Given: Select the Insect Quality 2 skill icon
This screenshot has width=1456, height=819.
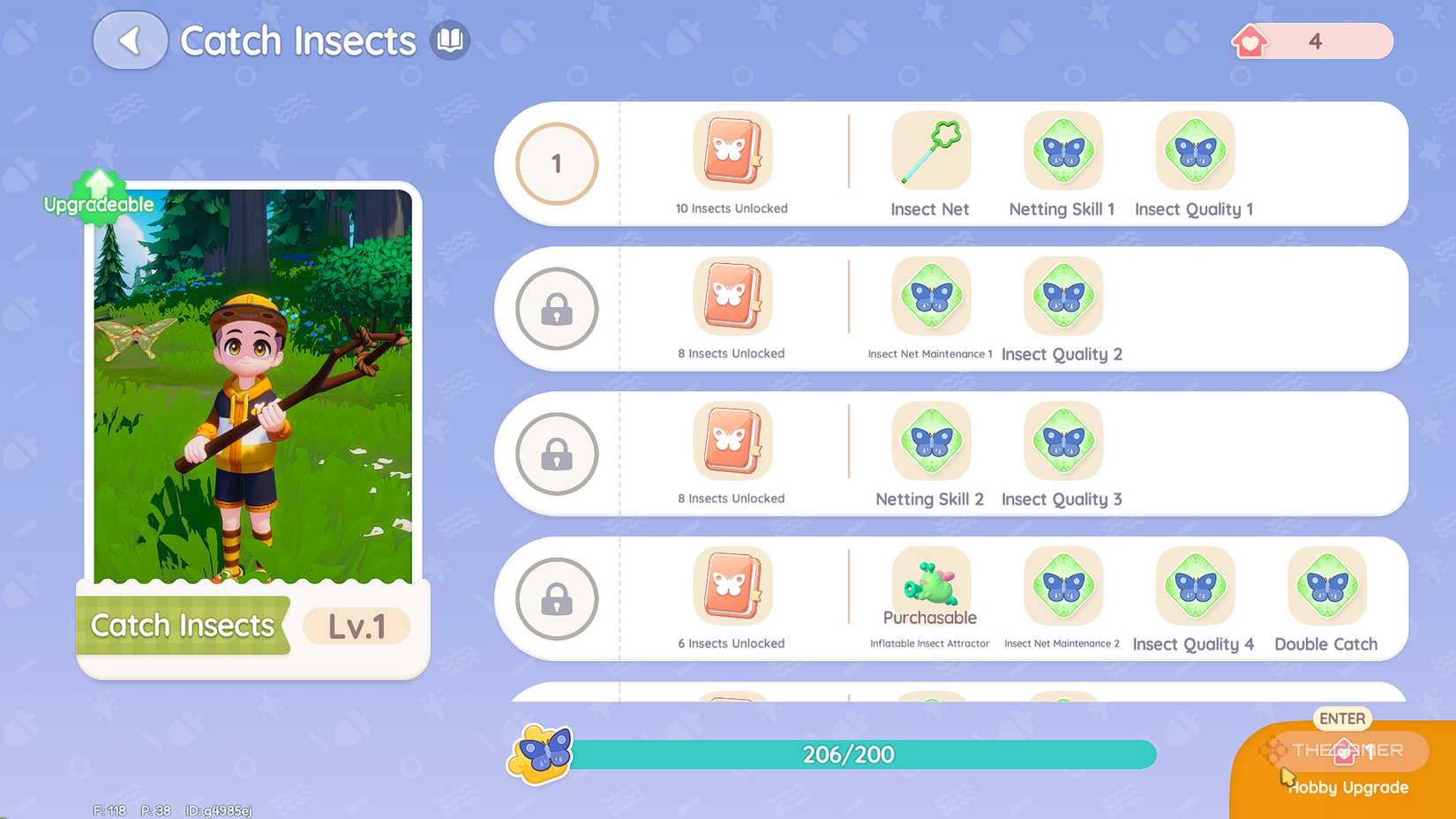Looking at the screenshot, I should tap(1062, 297).
